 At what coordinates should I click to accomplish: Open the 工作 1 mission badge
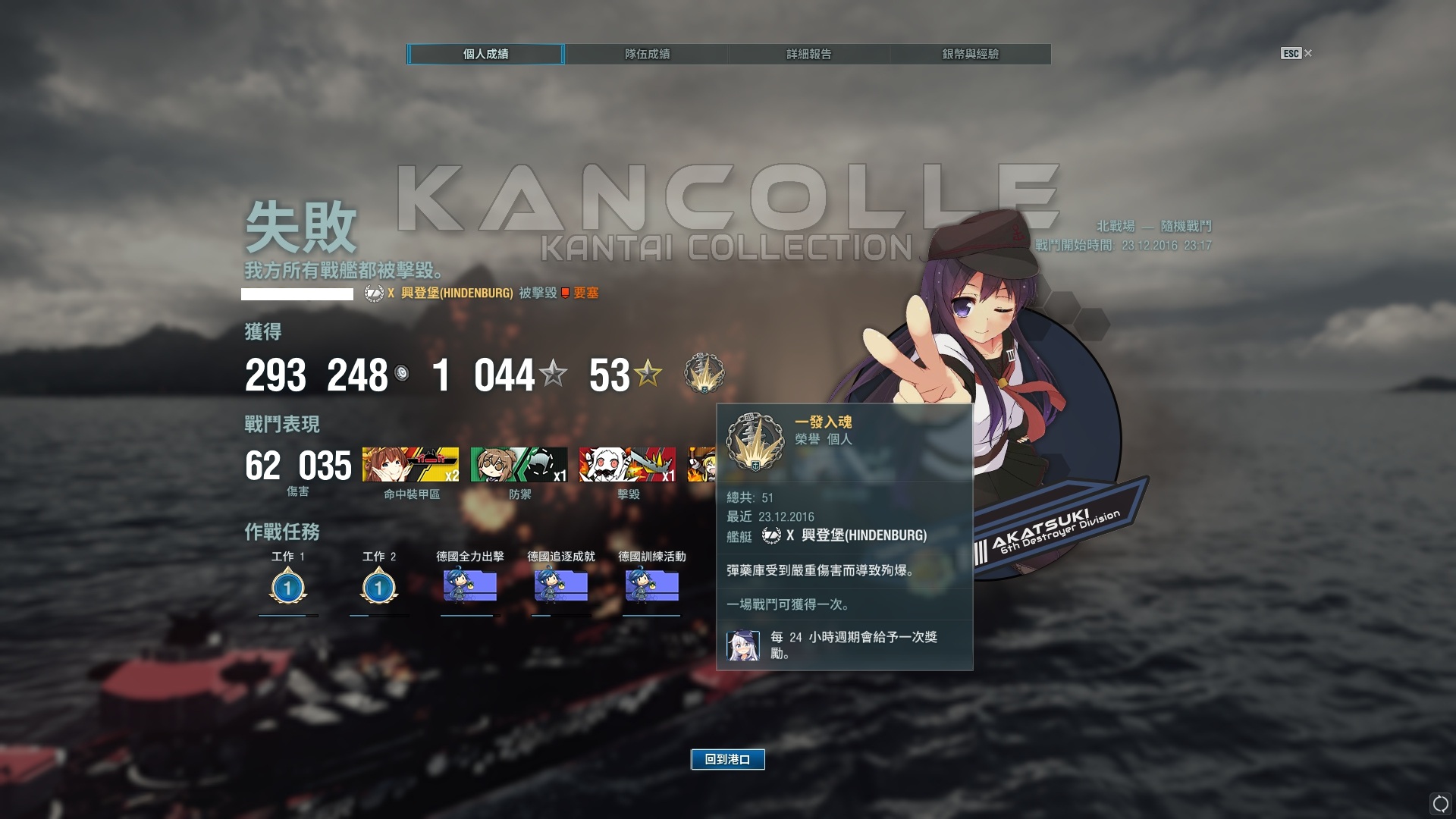(287, 588)
